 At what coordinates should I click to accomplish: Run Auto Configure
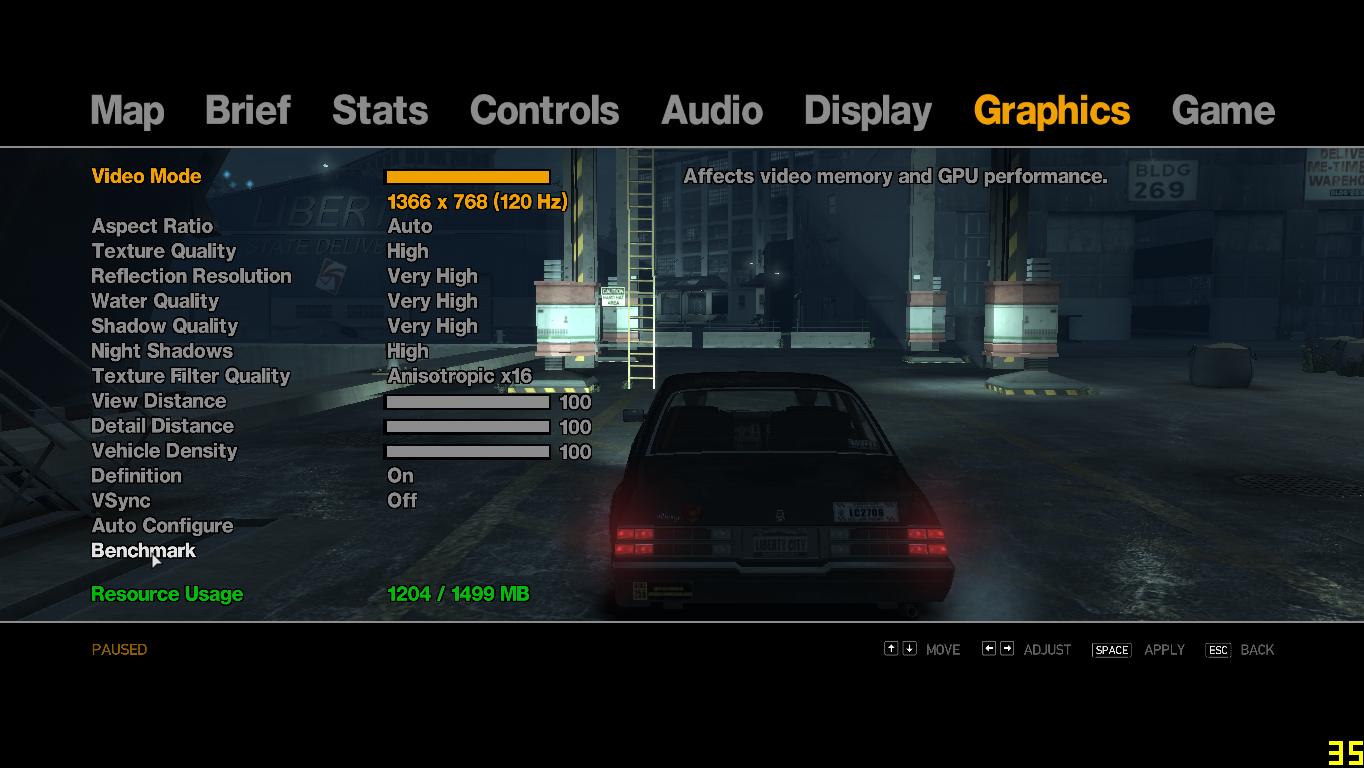point(162,527)
